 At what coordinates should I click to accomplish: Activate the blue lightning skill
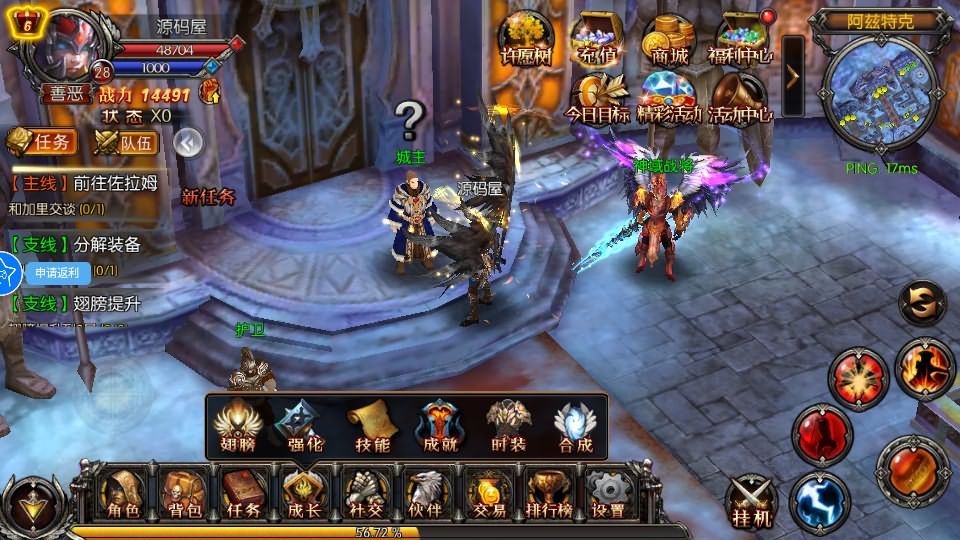(x=819, y=500)
